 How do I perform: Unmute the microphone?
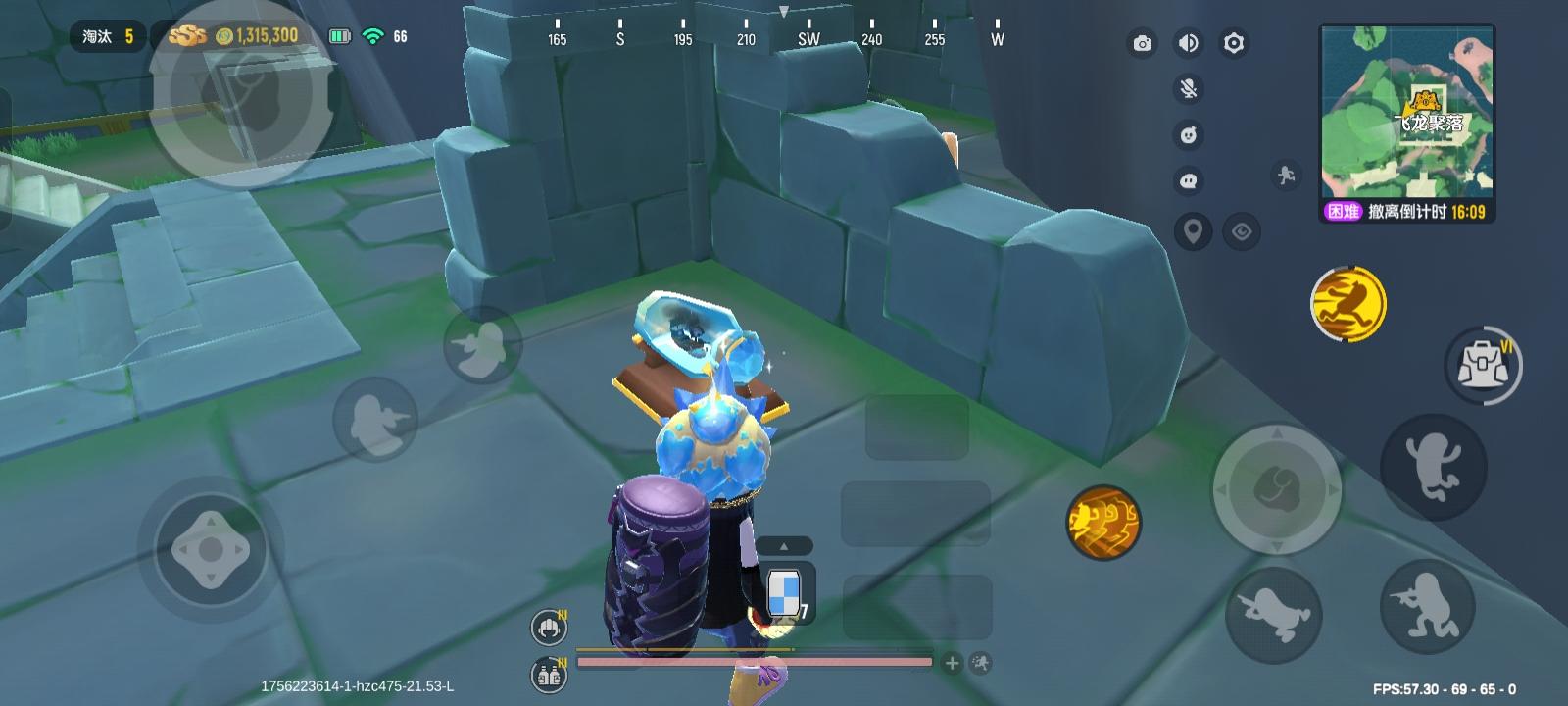point(1187,90)
